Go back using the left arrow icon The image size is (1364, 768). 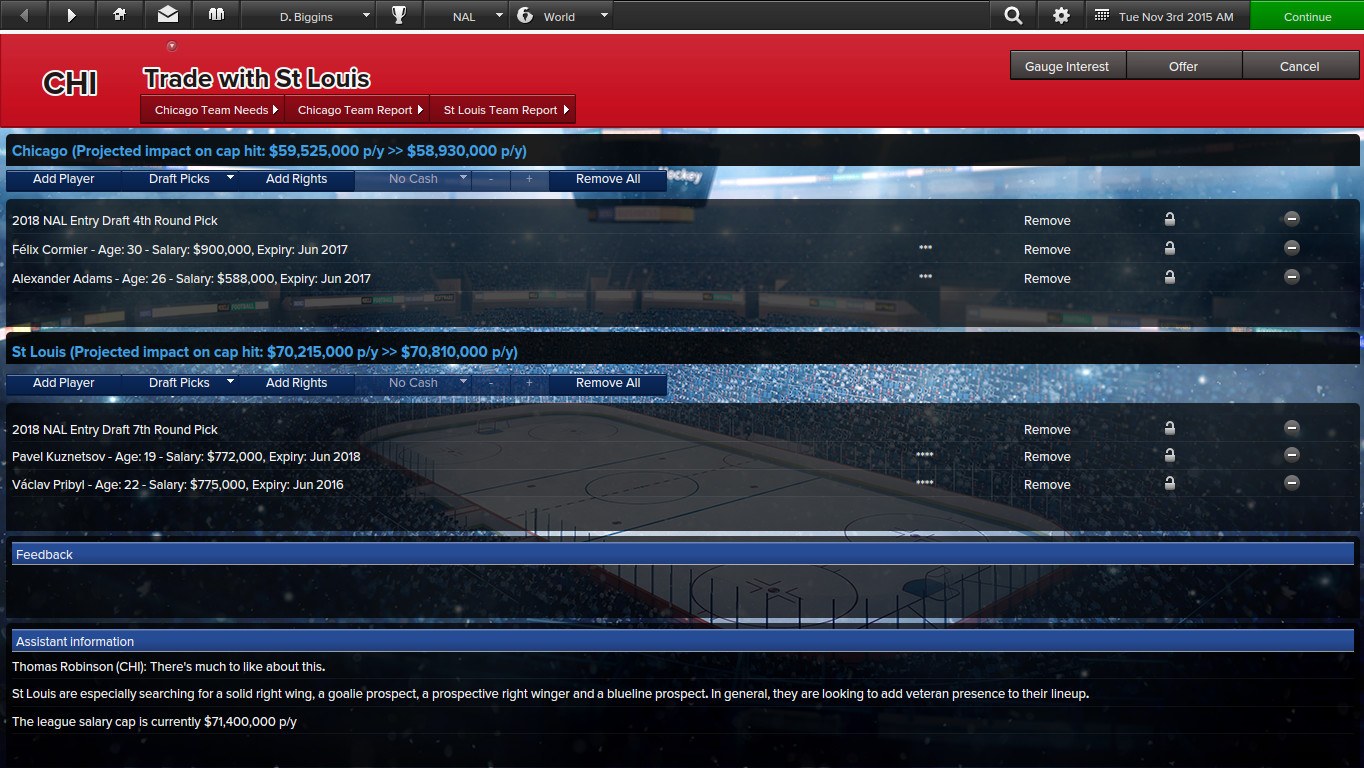[x=22, y=14]
